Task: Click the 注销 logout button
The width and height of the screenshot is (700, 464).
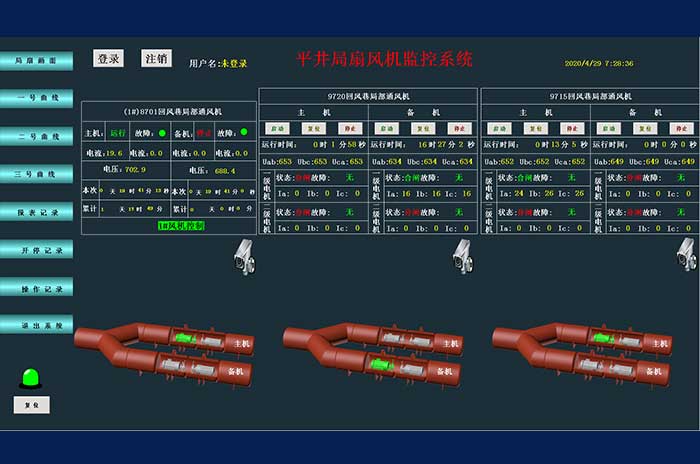Action: click(x=156, y=59)
